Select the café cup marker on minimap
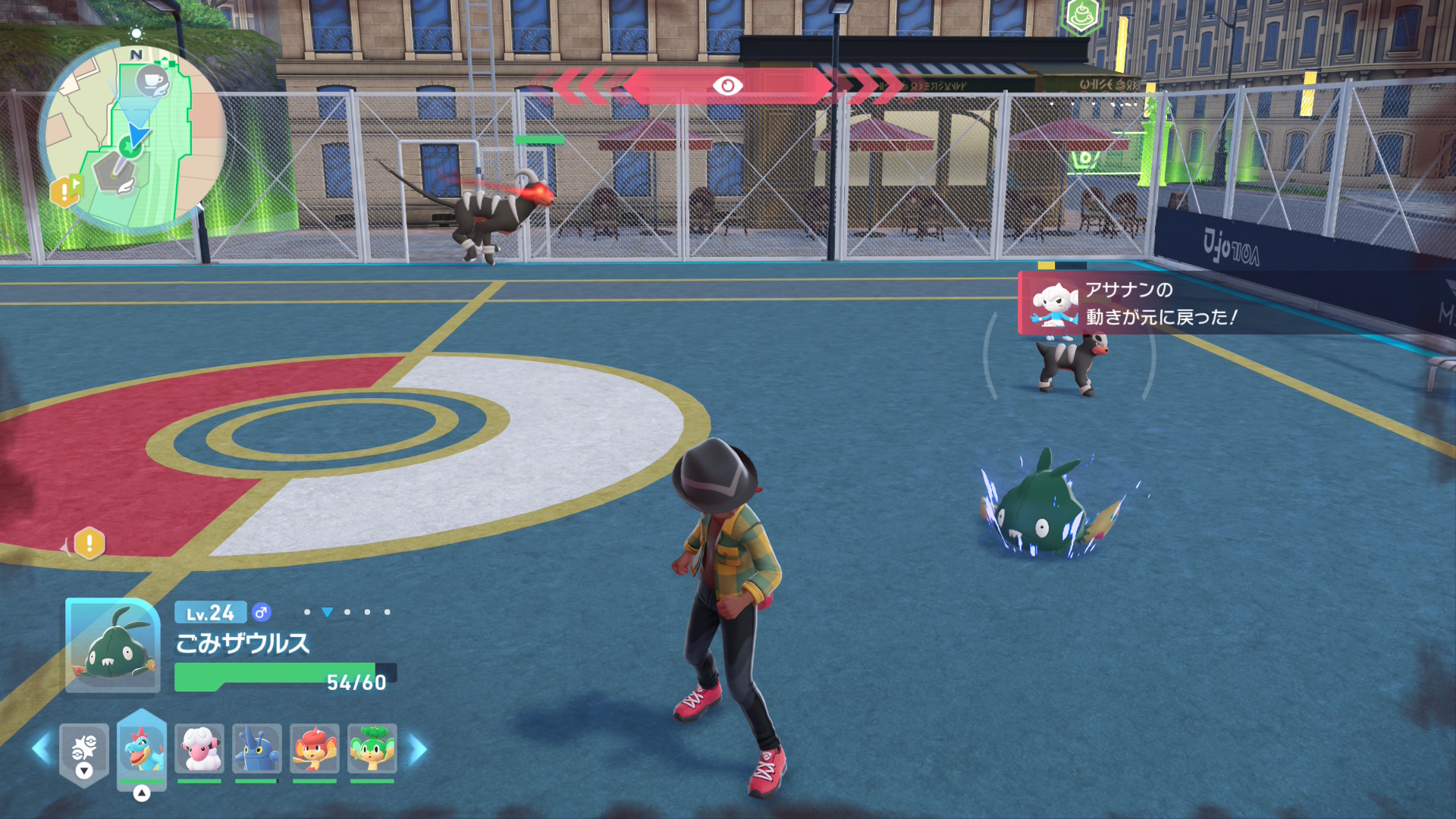Viewport: 1456px width, 819px height. tap(152, 81)
